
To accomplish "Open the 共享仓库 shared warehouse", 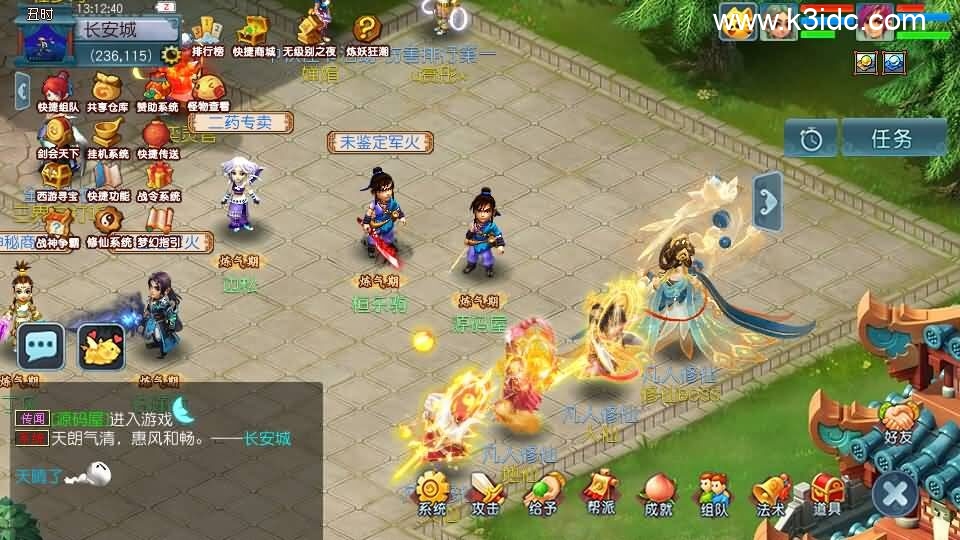I will pos(106,92).
